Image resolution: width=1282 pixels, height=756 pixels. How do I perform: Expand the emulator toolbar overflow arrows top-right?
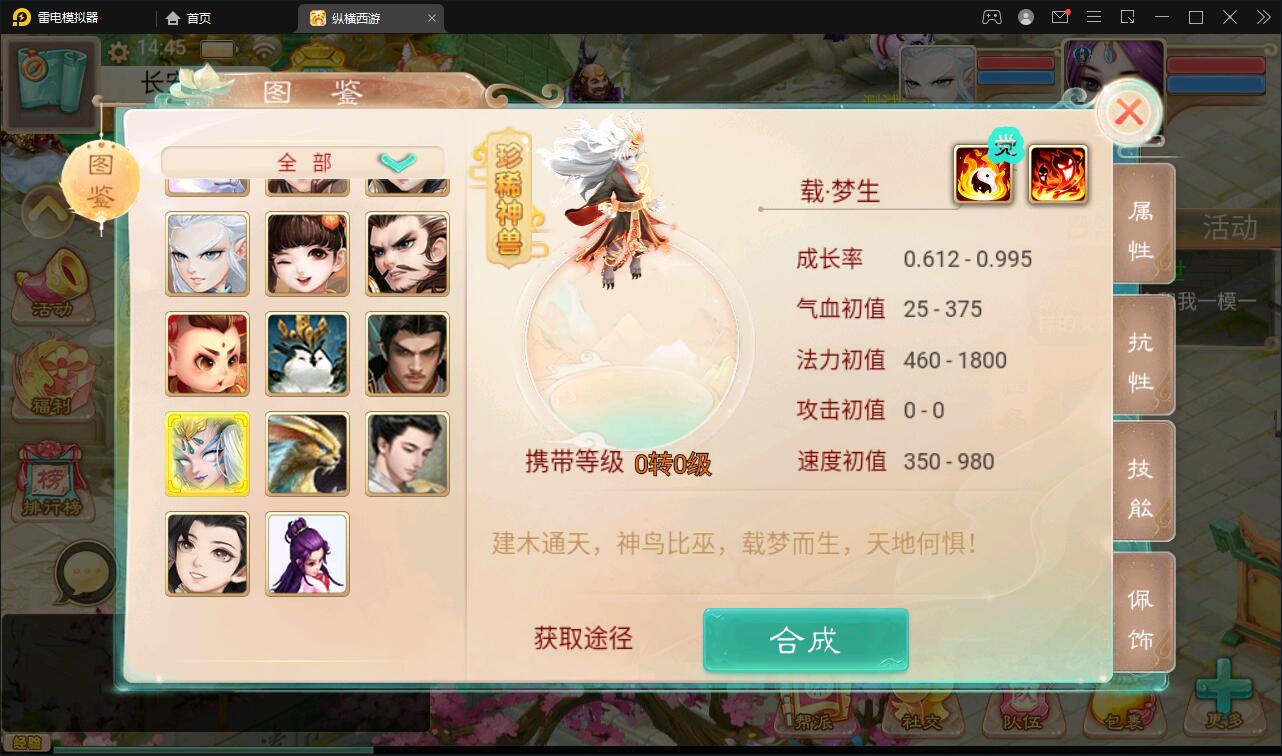coord(1262,17)
